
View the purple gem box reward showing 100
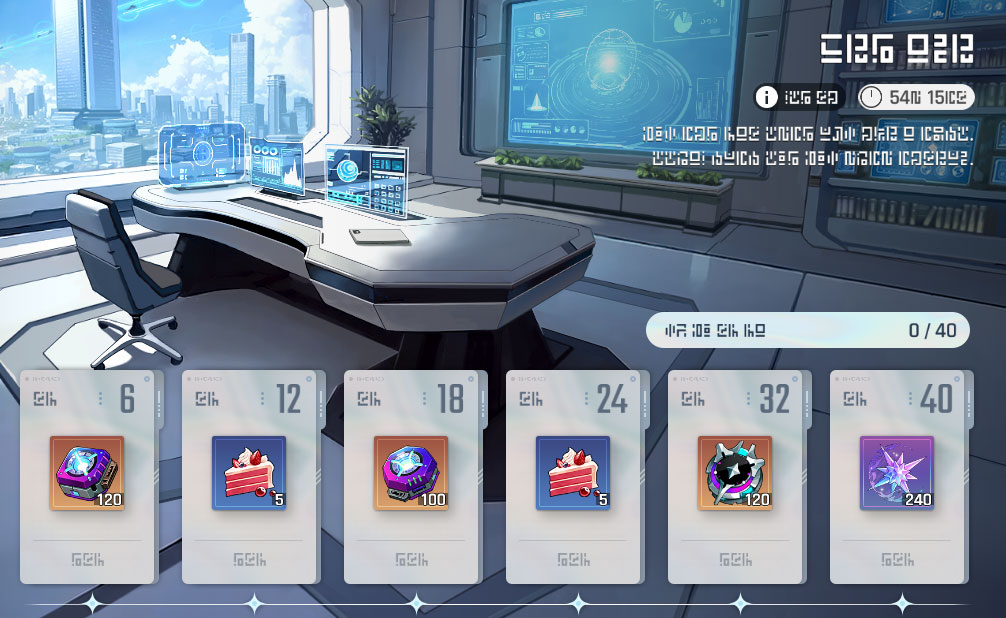pyautogui.click(x=411, y=473)
